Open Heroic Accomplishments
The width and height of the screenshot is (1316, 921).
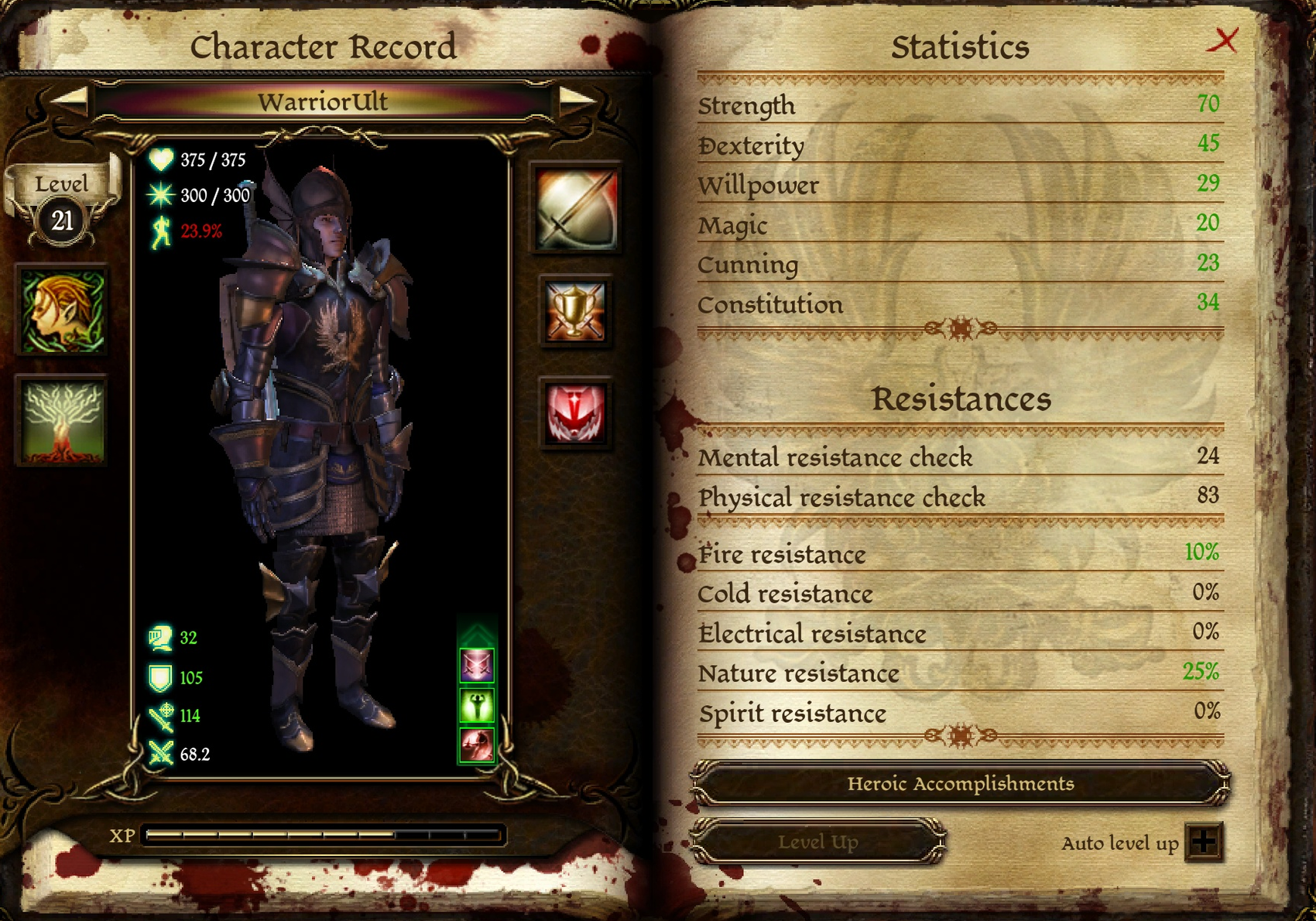tap(961, 784)
